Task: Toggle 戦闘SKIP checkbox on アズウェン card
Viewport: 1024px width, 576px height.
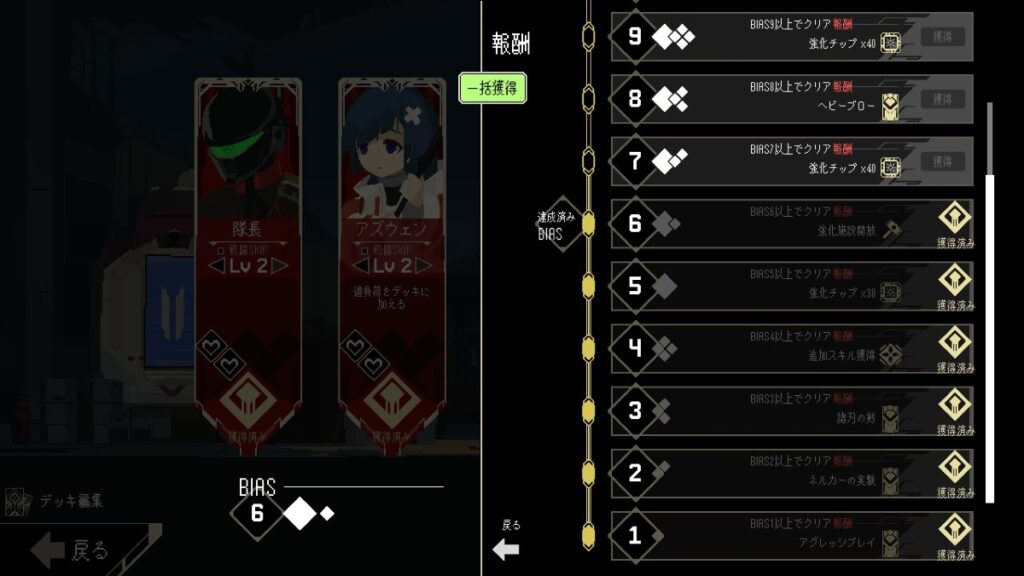Action: [x=360, y=249]
